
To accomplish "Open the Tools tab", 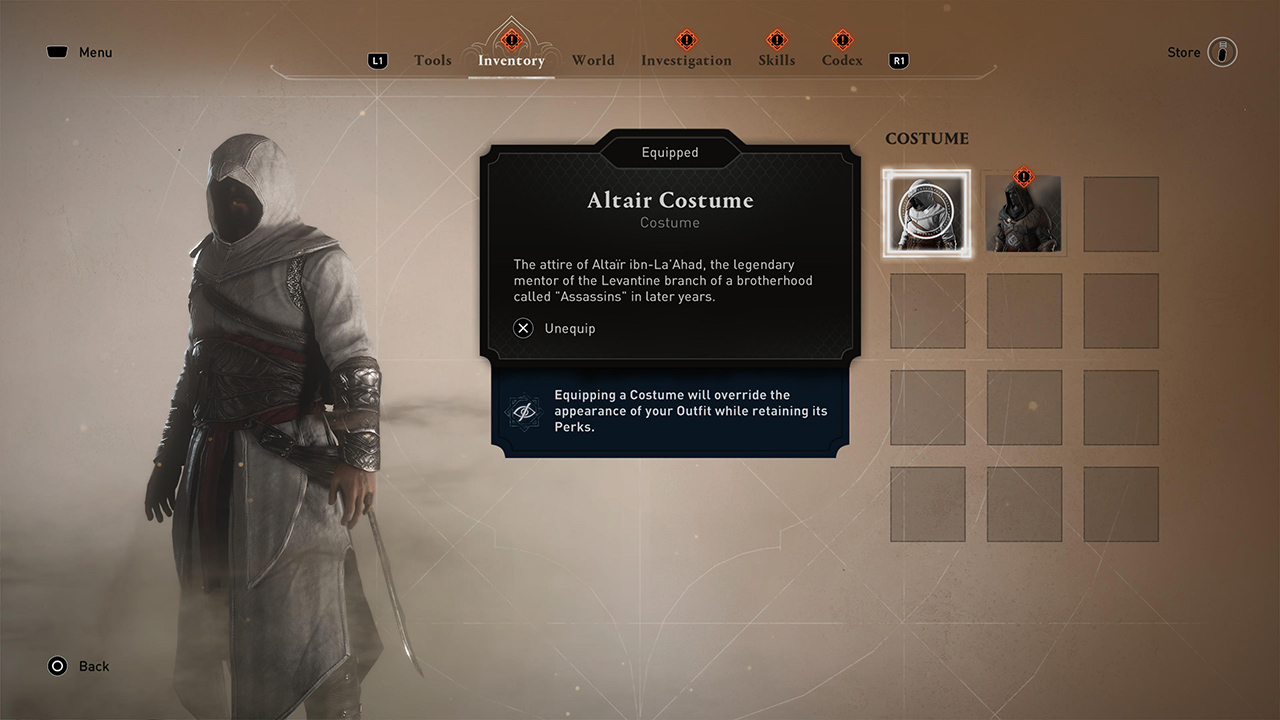I will click(432, 60).
